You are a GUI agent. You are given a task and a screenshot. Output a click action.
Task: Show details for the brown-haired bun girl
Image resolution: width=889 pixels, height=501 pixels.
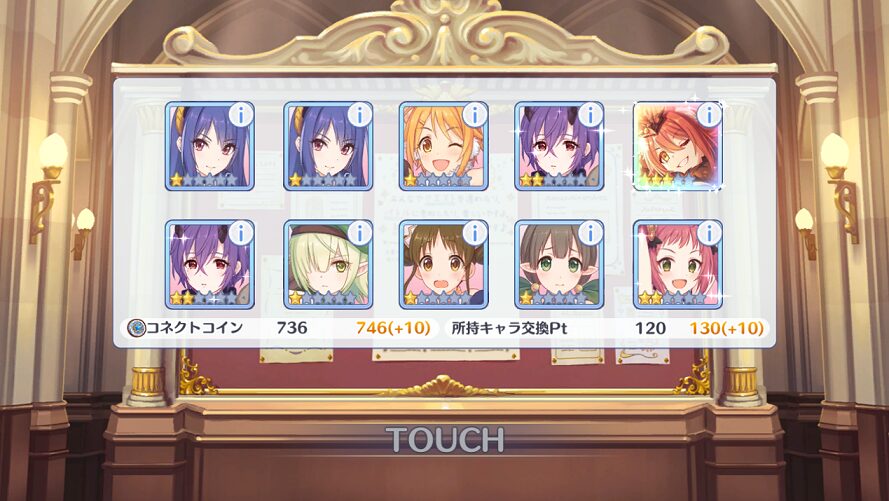tap(474, 234)
